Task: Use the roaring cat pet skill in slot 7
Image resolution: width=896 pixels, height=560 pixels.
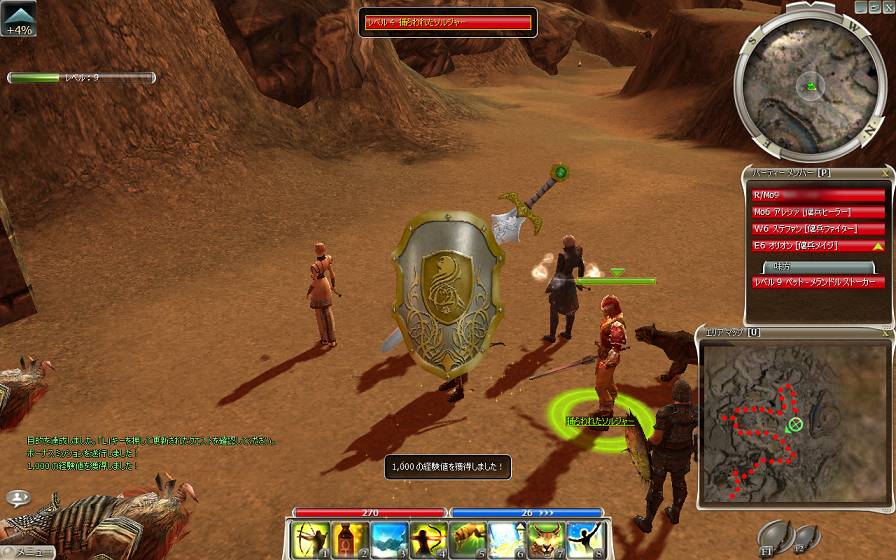Action: pyautogui.click(x=543, y=540)
